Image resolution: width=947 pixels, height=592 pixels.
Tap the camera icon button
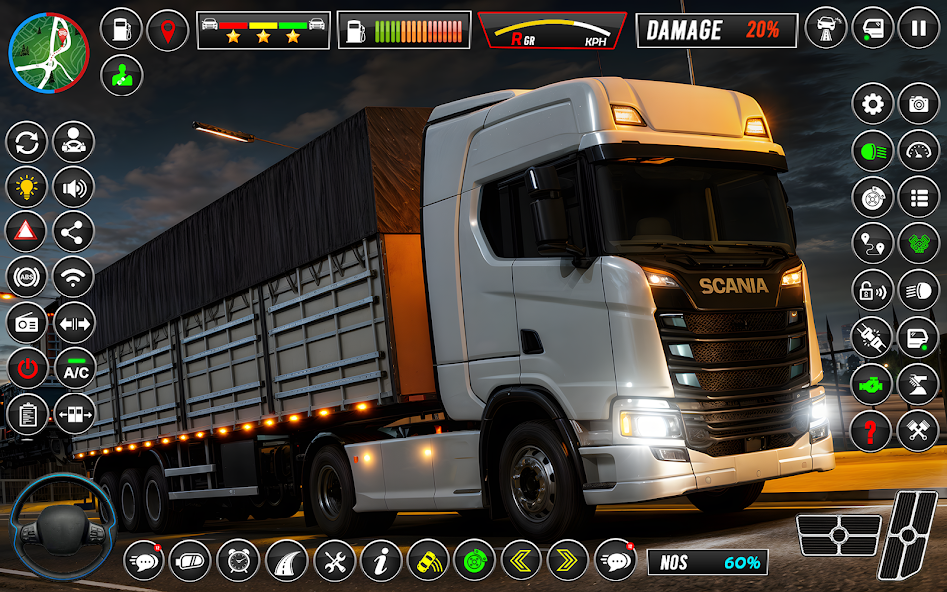[918, 104]
